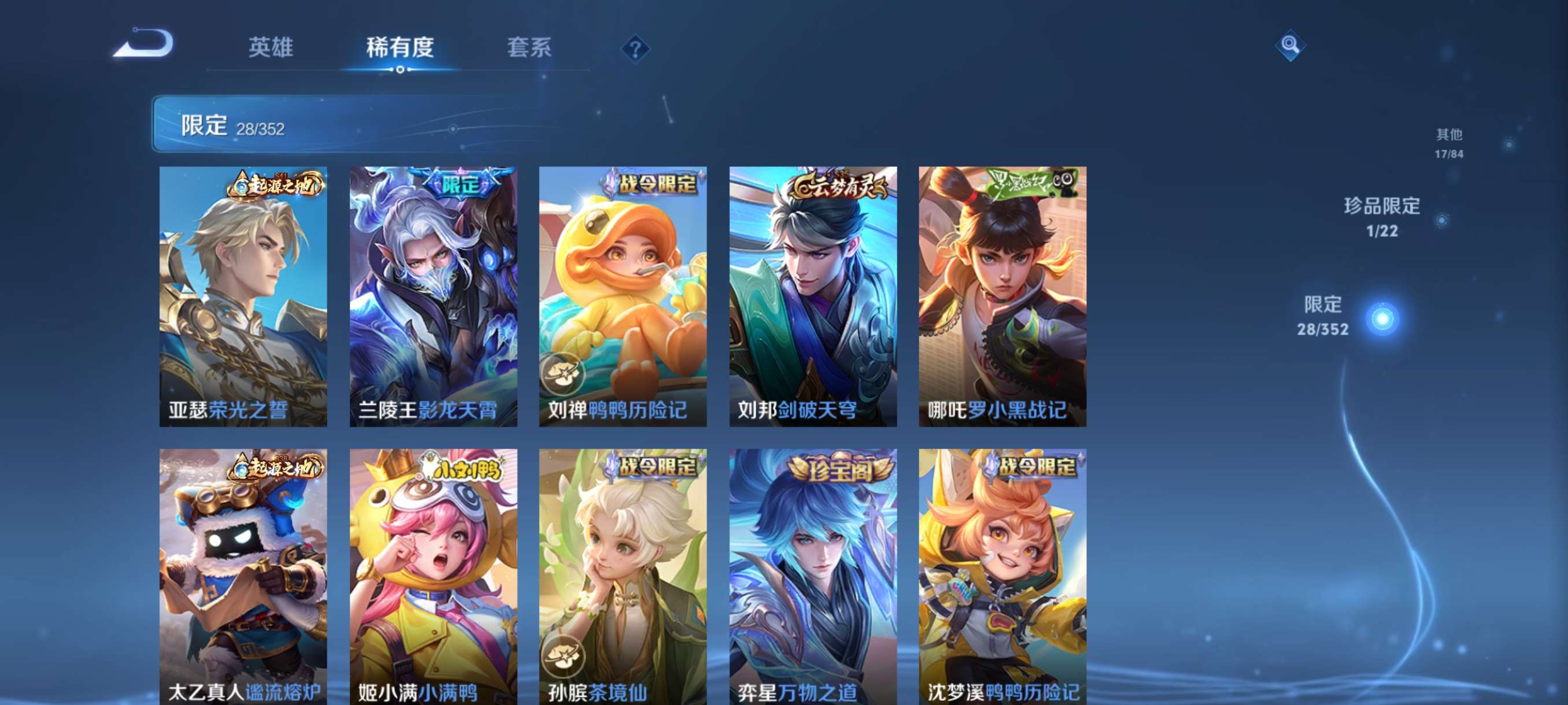This screenshot has width=1568, height=705.
Task: Select the 限定 28/352 rarity node
Action: point(1381,318)
